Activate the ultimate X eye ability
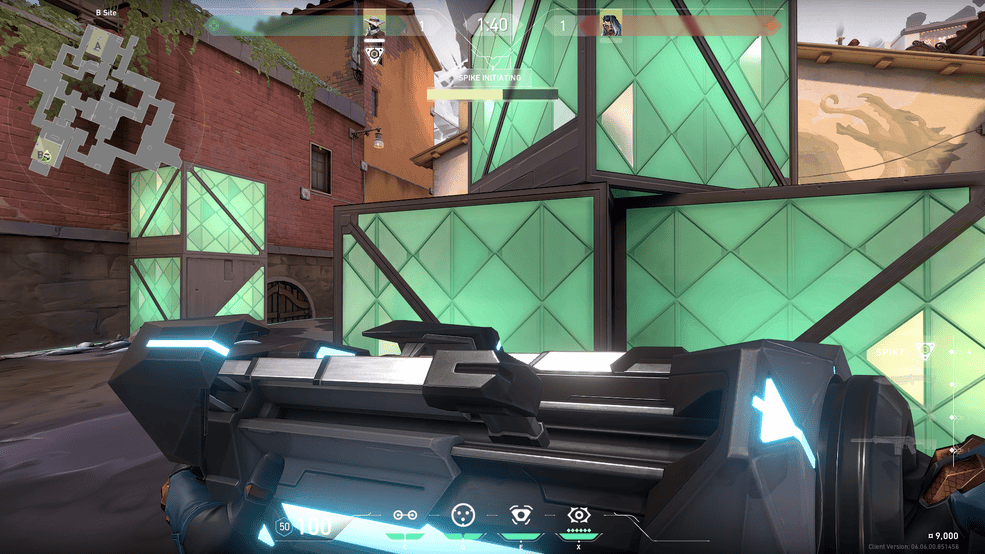985x554 pixels. click(x=579, y=515)
